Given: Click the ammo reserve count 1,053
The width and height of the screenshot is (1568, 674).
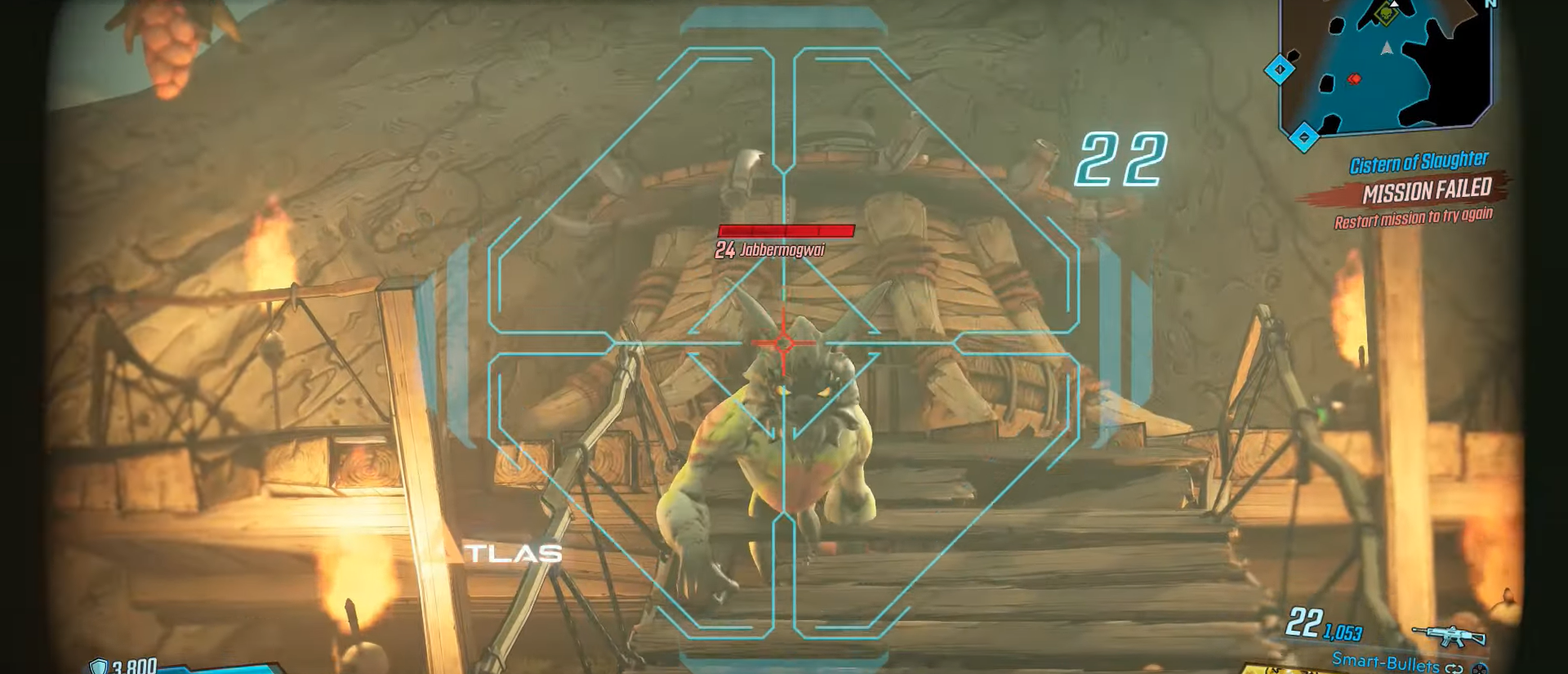Looking at the screenshot, I should click(1343, 631).
